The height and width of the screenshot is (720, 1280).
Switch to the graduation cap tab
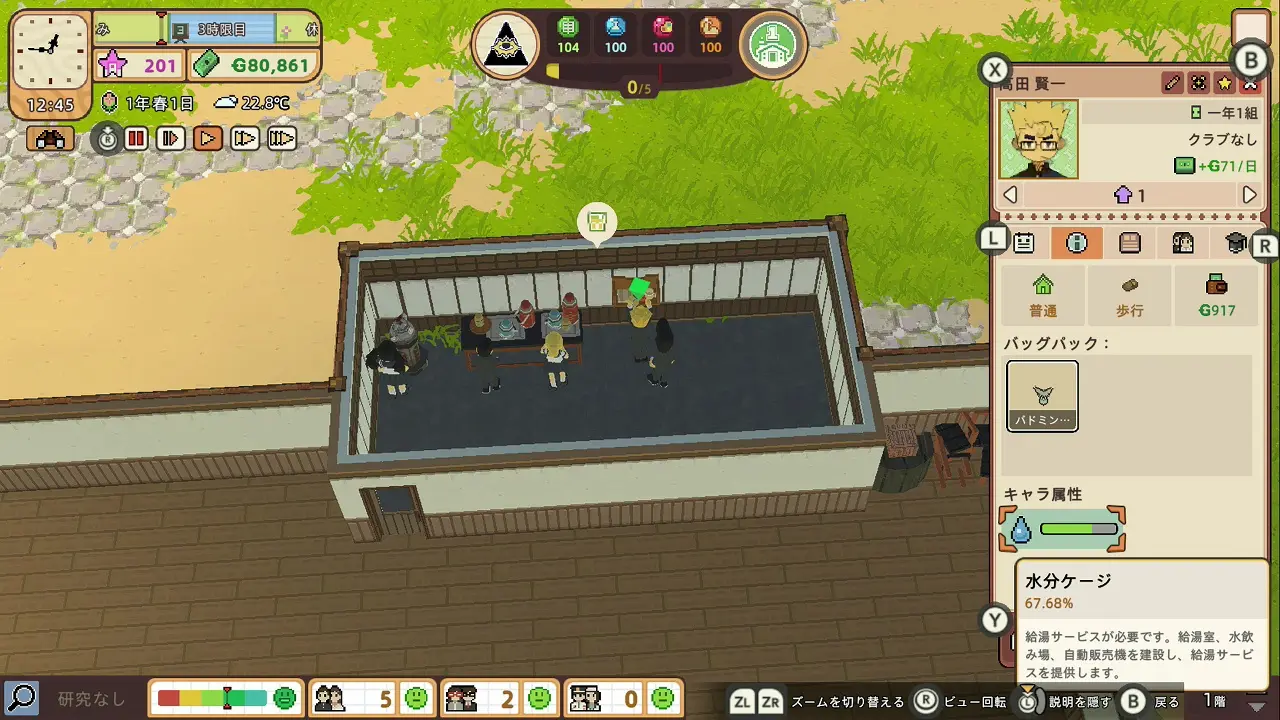[1236, 243]
